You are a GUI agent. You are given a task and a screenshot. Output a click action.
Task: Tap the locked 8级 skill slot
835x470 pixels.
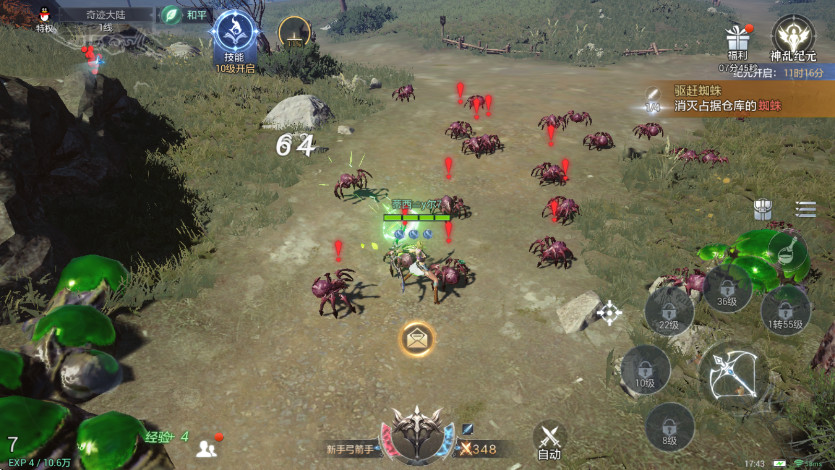coord(669,427)
